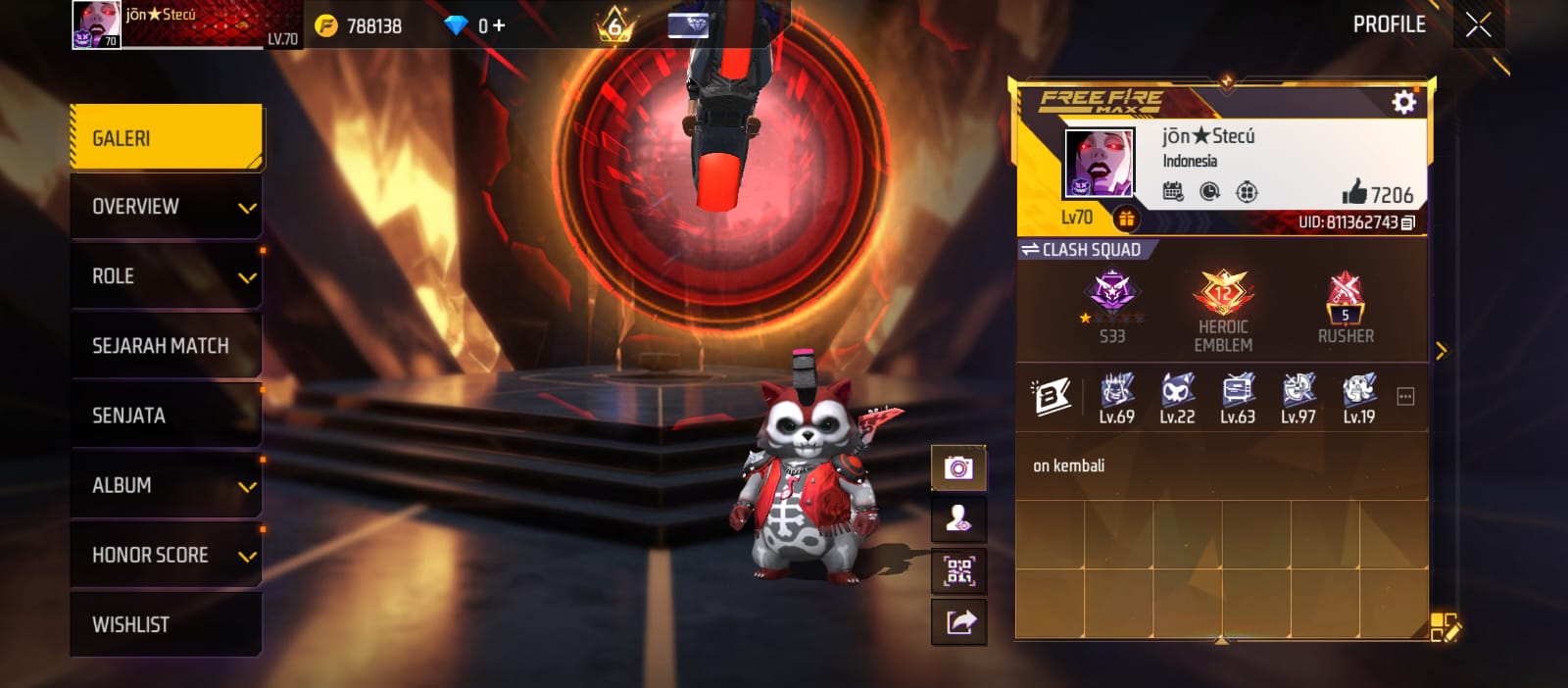Open the Honor Score section
This screenshot has height=688, width=1568.
coord(166,555)
